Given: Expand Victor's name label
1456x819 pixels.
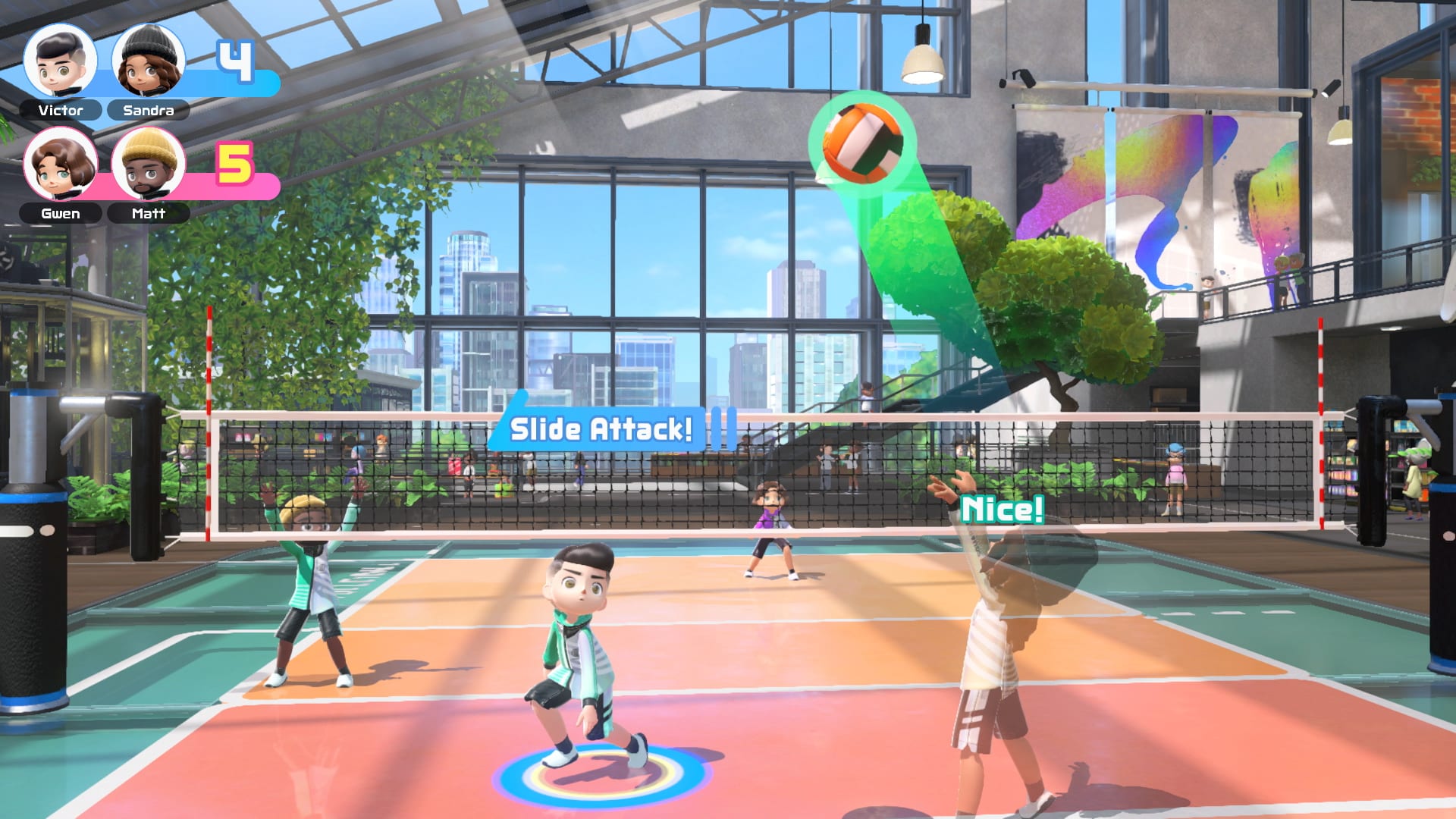Looking at the screenshot, I should [x=61, y=111].
